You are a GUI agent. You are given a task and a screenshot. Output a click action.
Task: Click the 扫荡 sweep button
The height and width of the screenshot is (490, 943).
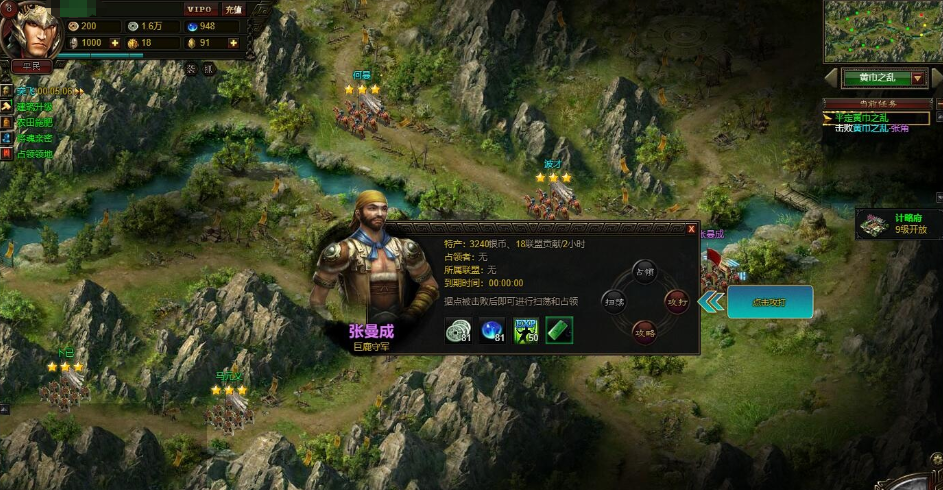pyautogui.click(x=614, y=300)
